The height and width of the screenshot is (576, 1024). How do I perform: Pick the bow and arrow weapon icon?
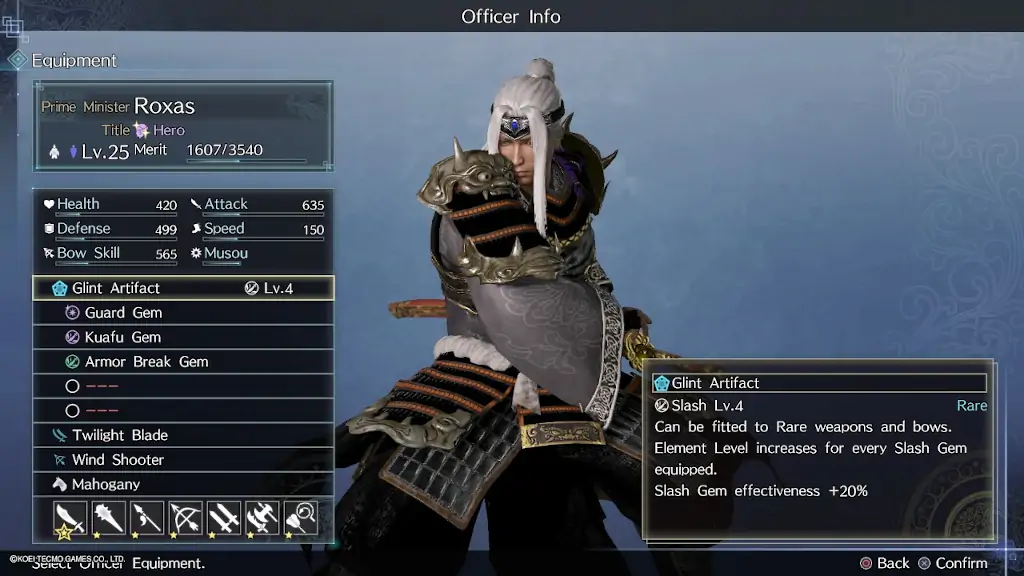tap(186, 518)
